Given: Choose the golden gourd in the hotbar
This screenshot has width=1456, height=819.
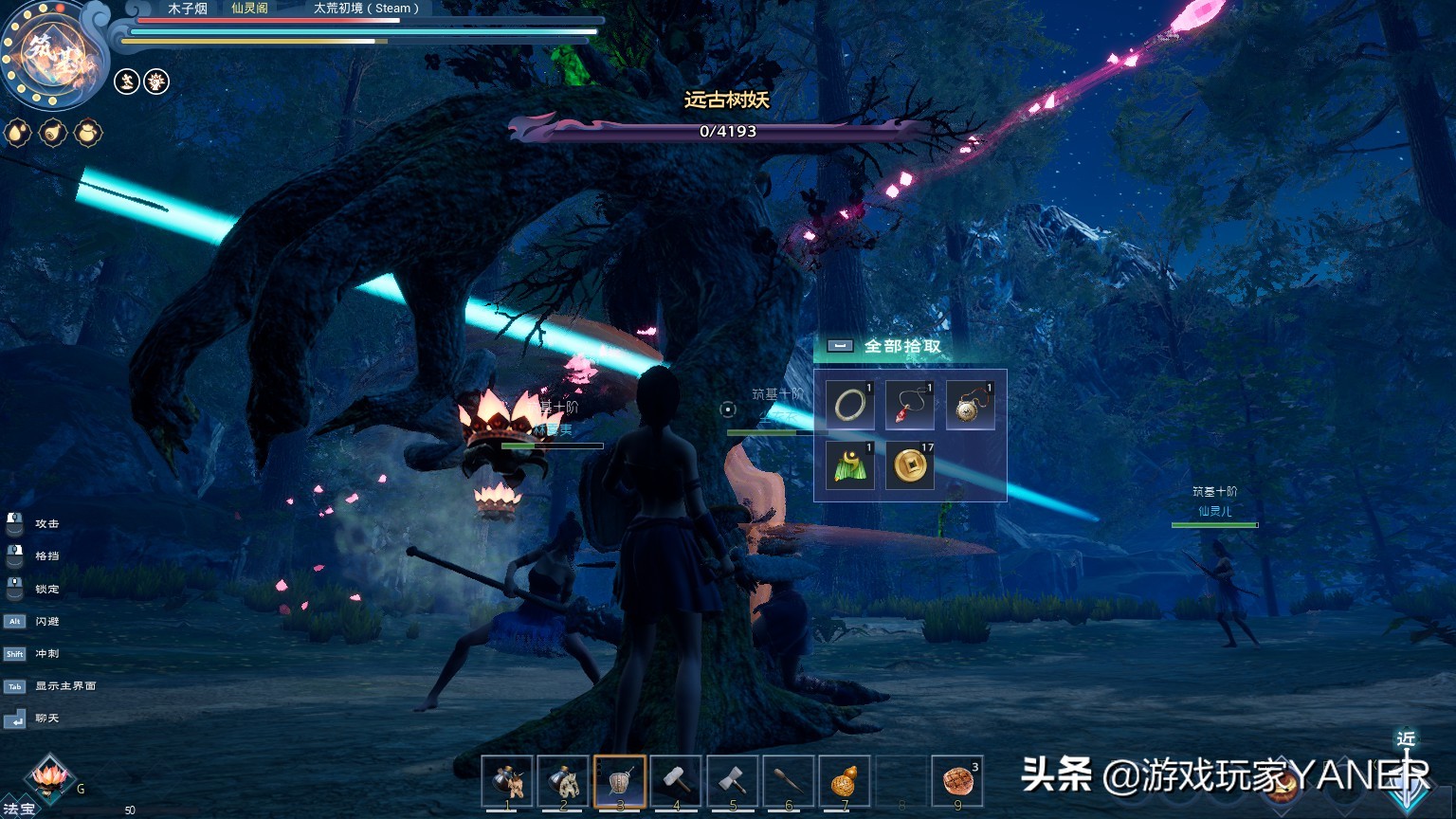Looking at the screenshot, I should tap(844, 781).
